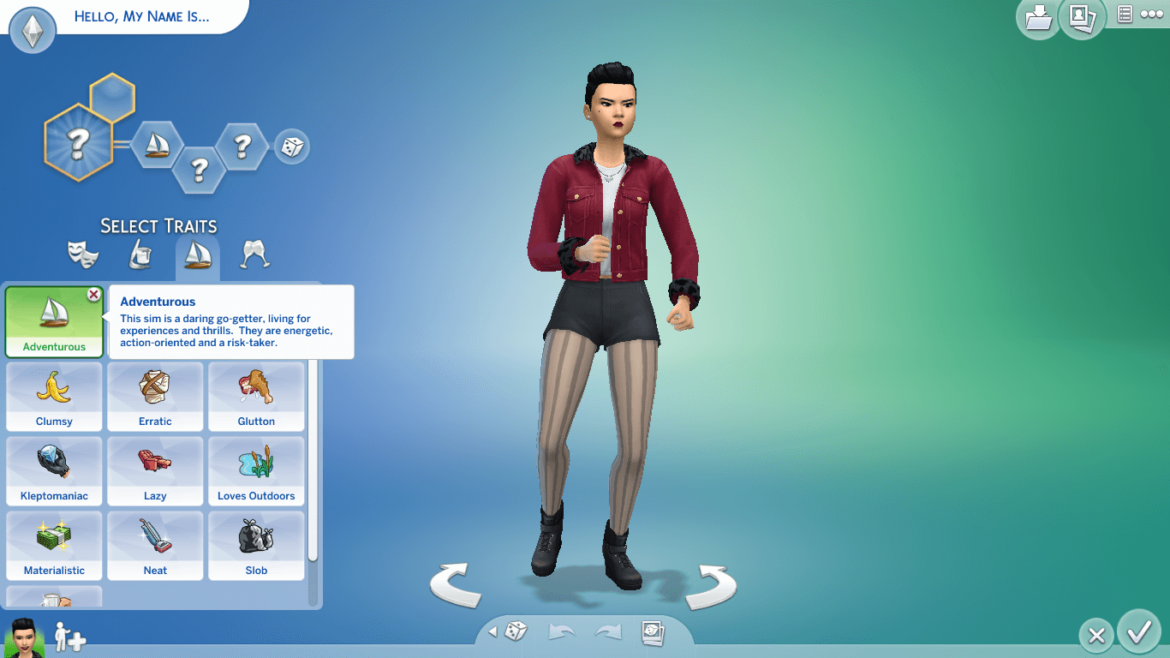The image size is (1170, 658).
Task: Cancel Create-a-Sim with the round X button
Action: [1096, 635]
